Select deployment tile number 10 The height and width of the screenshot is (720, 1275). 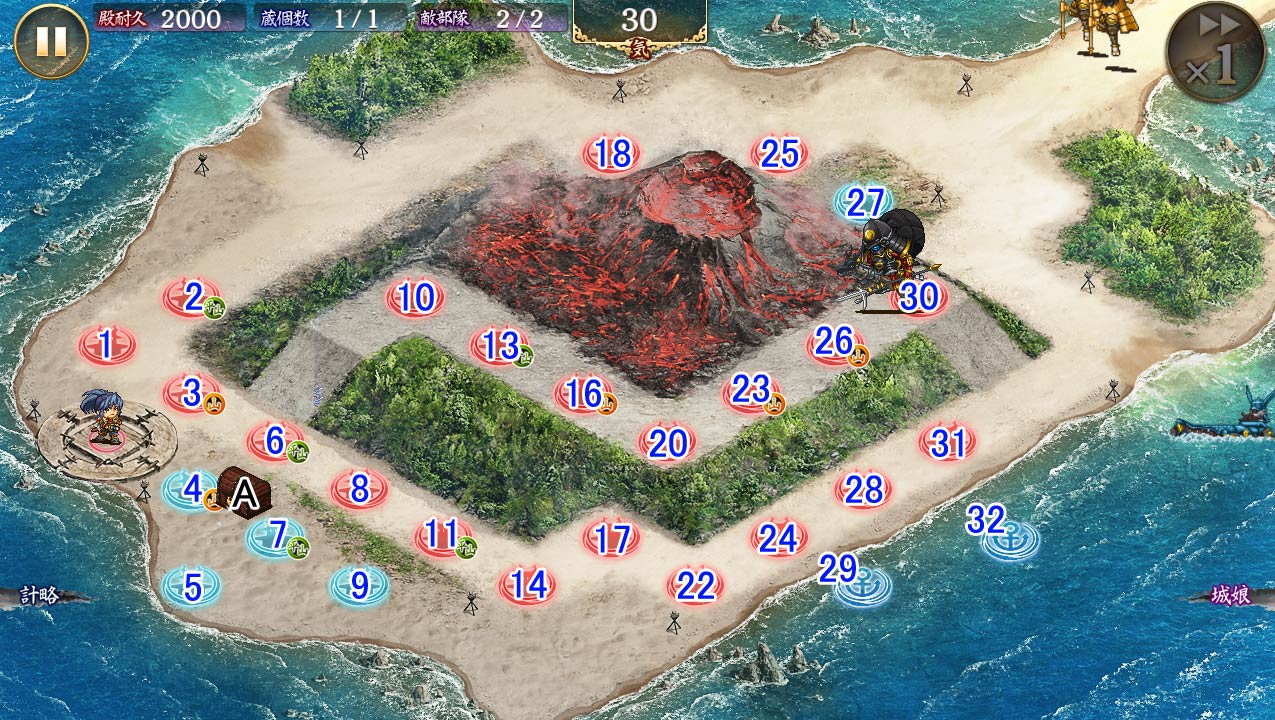point(415,298)
